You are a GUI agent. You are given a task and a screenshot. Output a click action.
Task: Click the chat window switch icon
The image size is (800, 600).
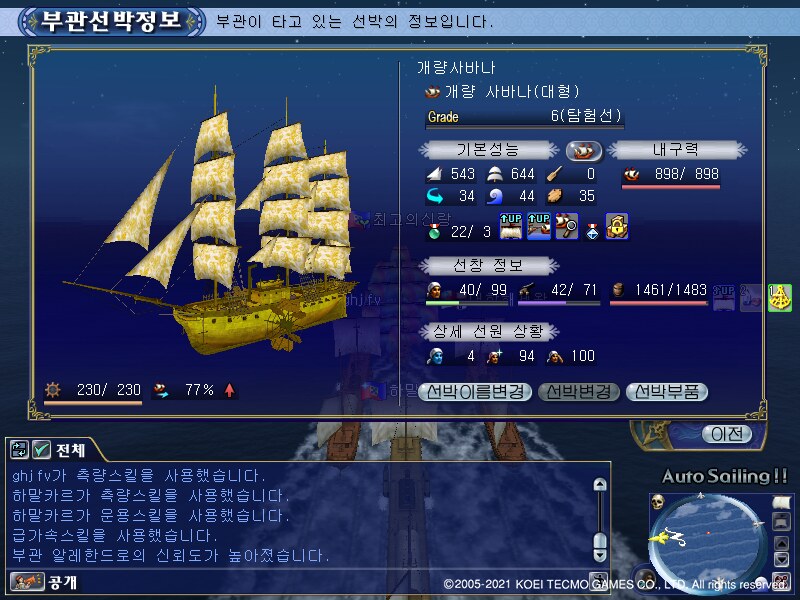20,451
